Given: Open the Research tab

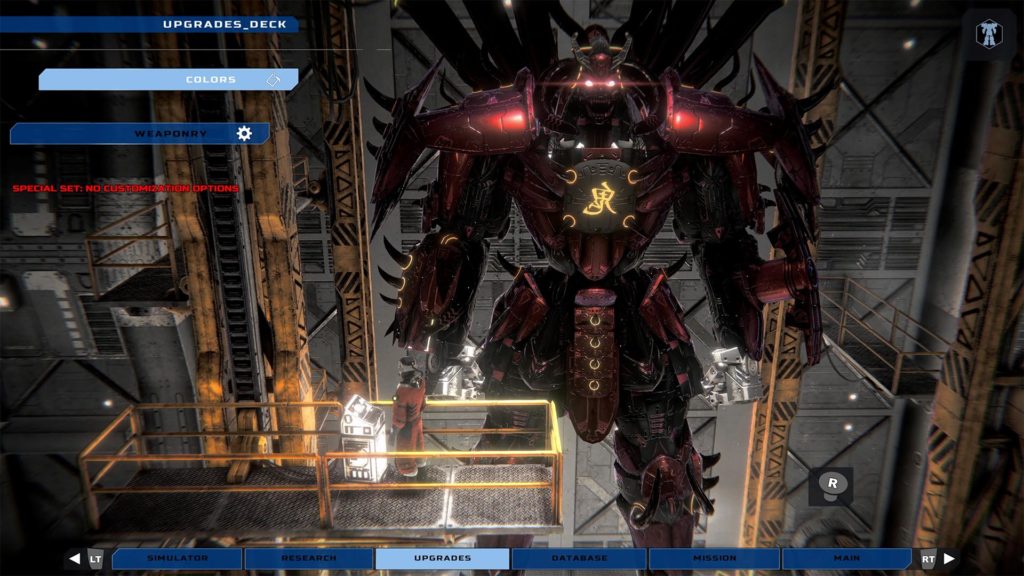Looking at the screenshot, I should [309, 558].
